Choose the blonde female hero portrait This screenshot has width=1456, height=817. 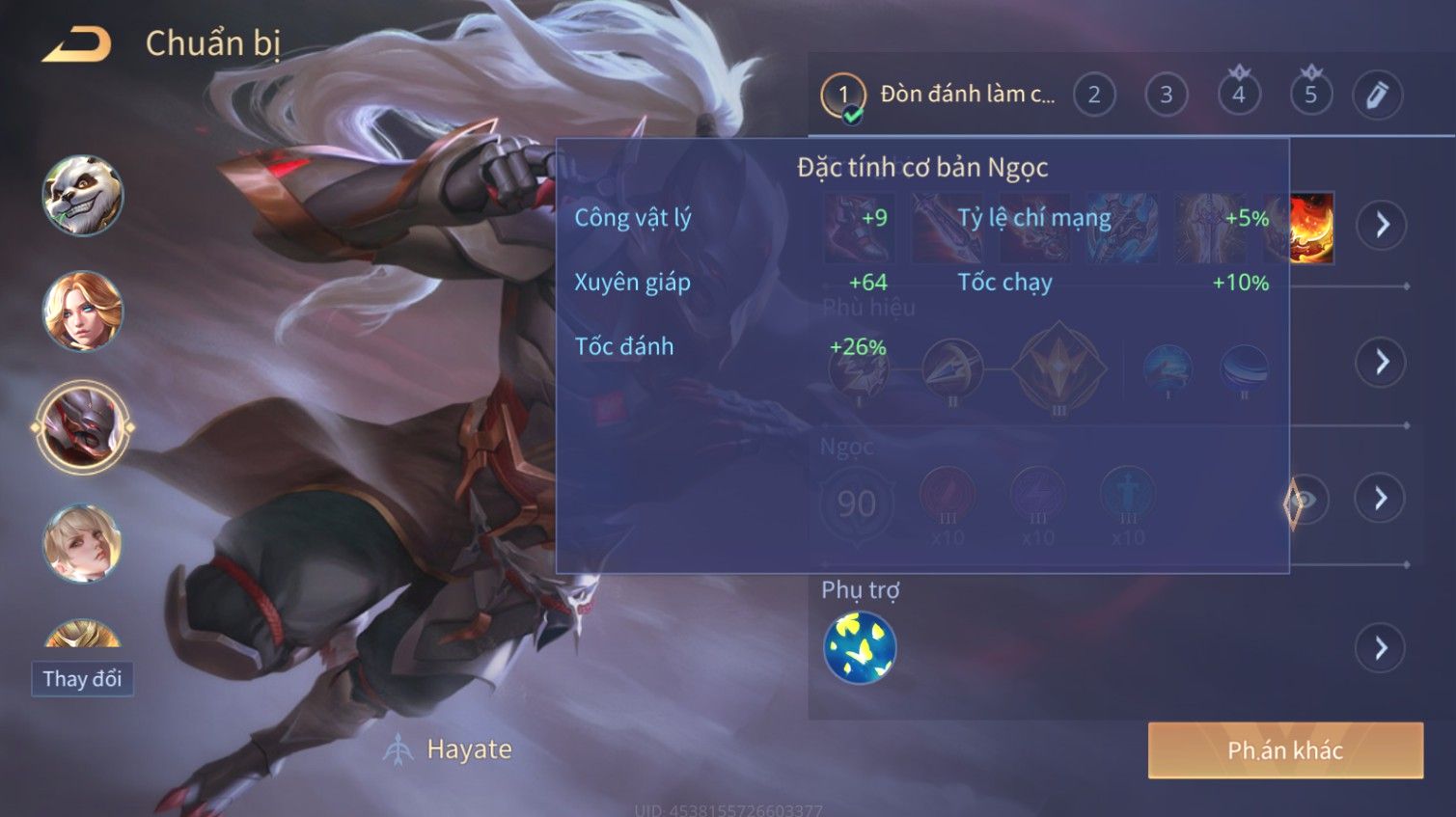83,311
